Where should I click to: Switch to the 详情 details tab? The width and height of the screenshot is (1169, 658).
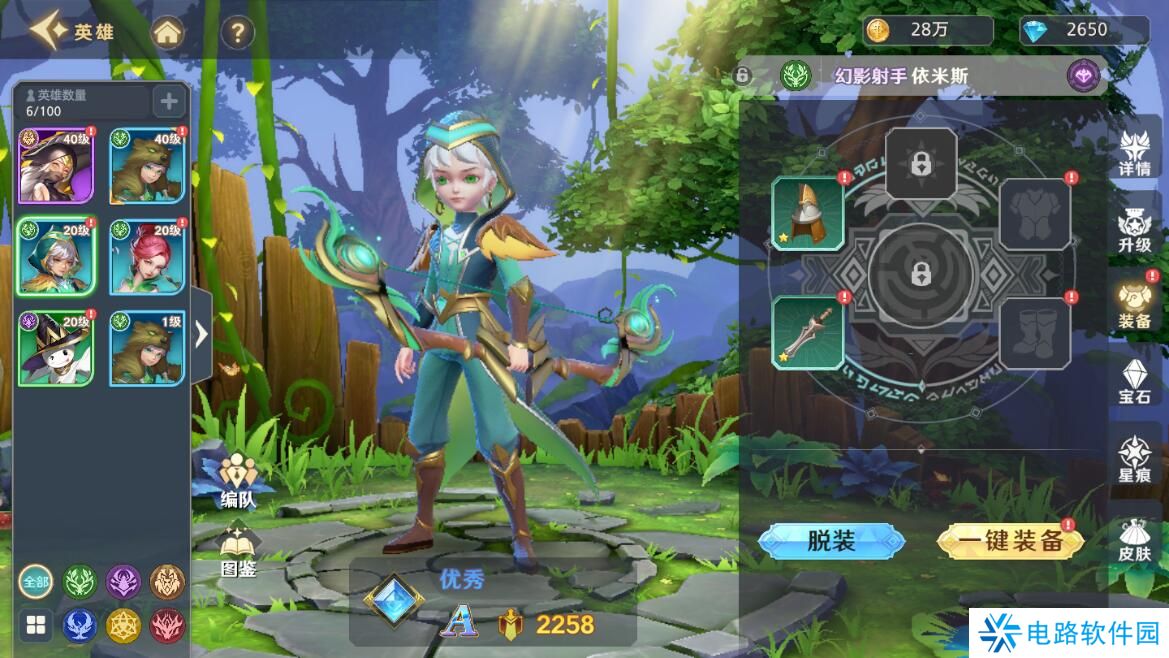(1135, 154)
